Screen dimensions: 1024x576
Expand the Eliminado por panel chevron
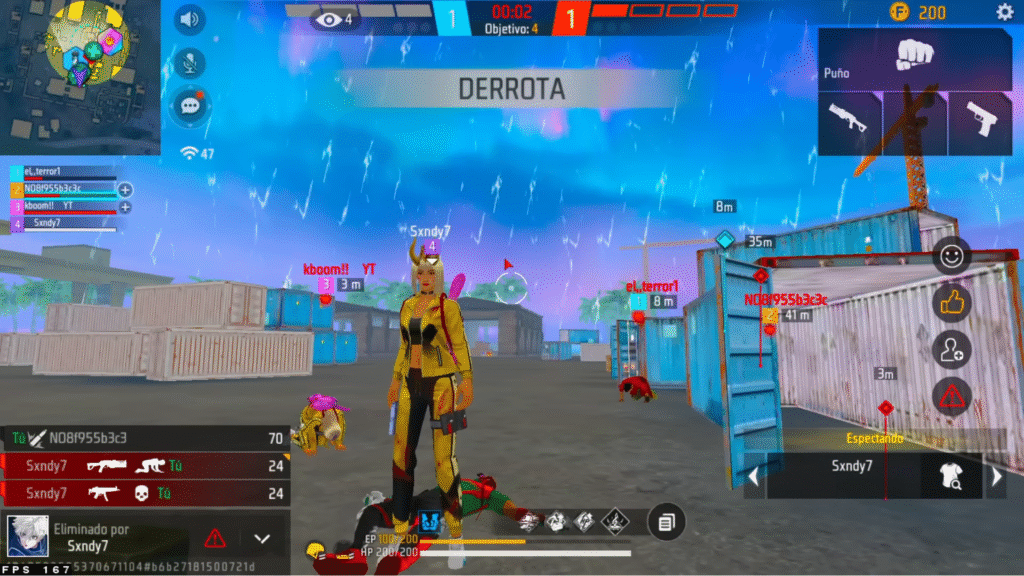coord(262,538)
